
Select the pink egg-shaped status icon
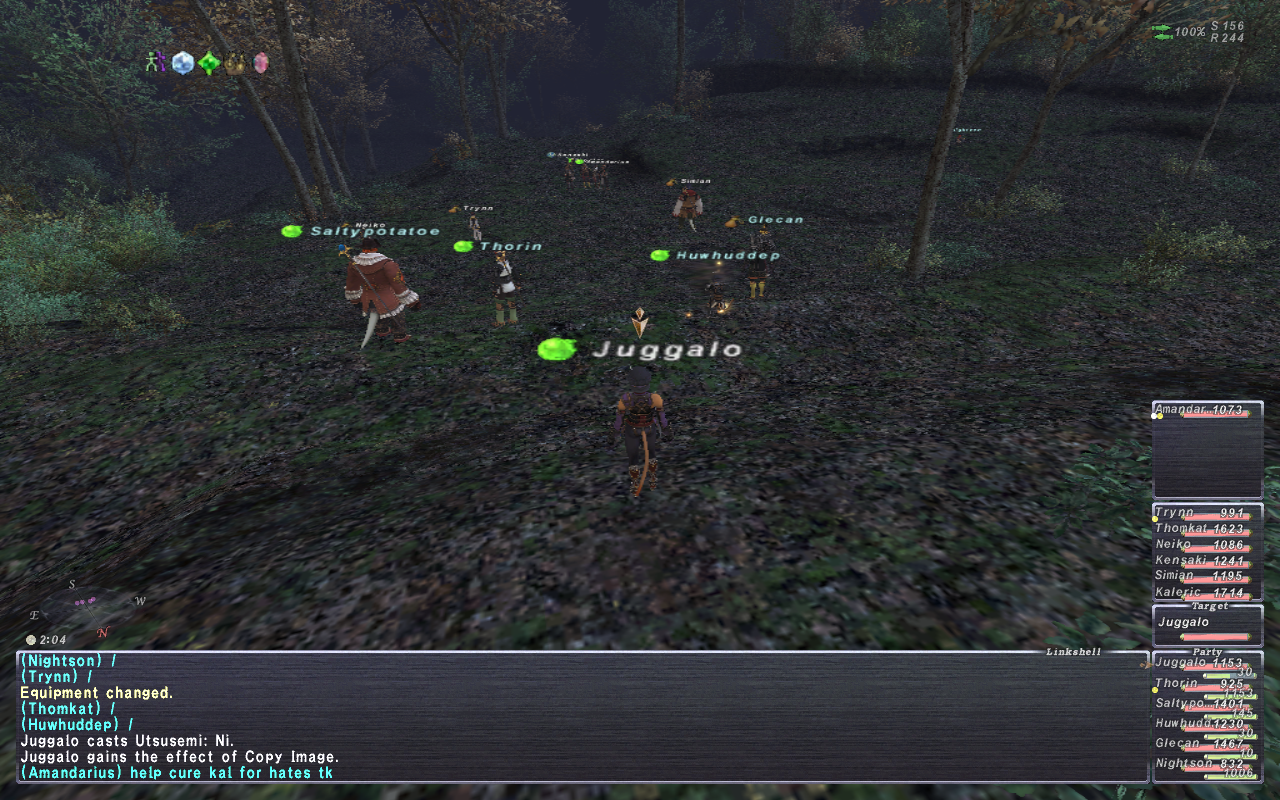point(261,64)
